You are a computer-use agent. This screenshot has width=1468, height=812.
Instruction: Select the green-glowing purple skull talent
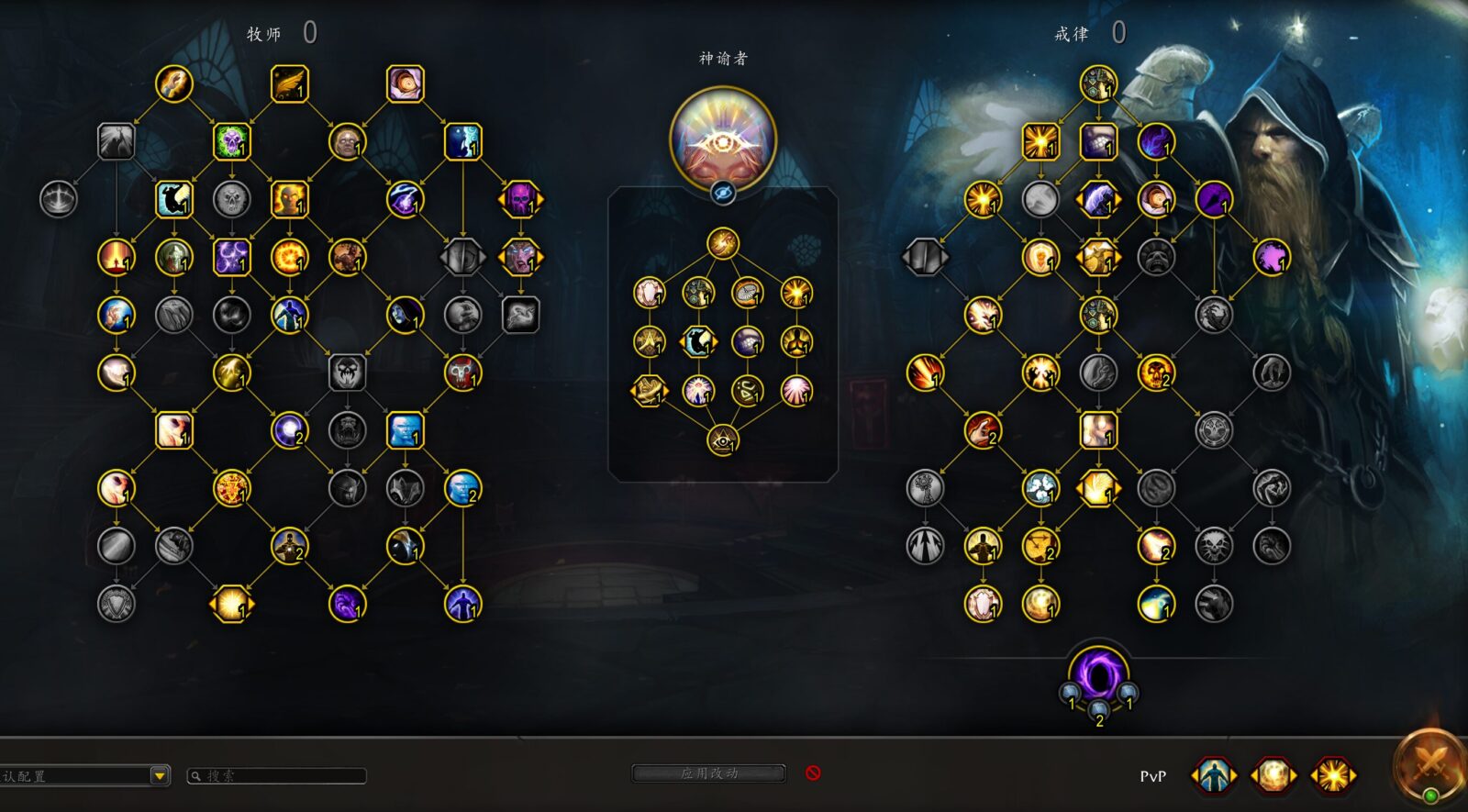231,141
